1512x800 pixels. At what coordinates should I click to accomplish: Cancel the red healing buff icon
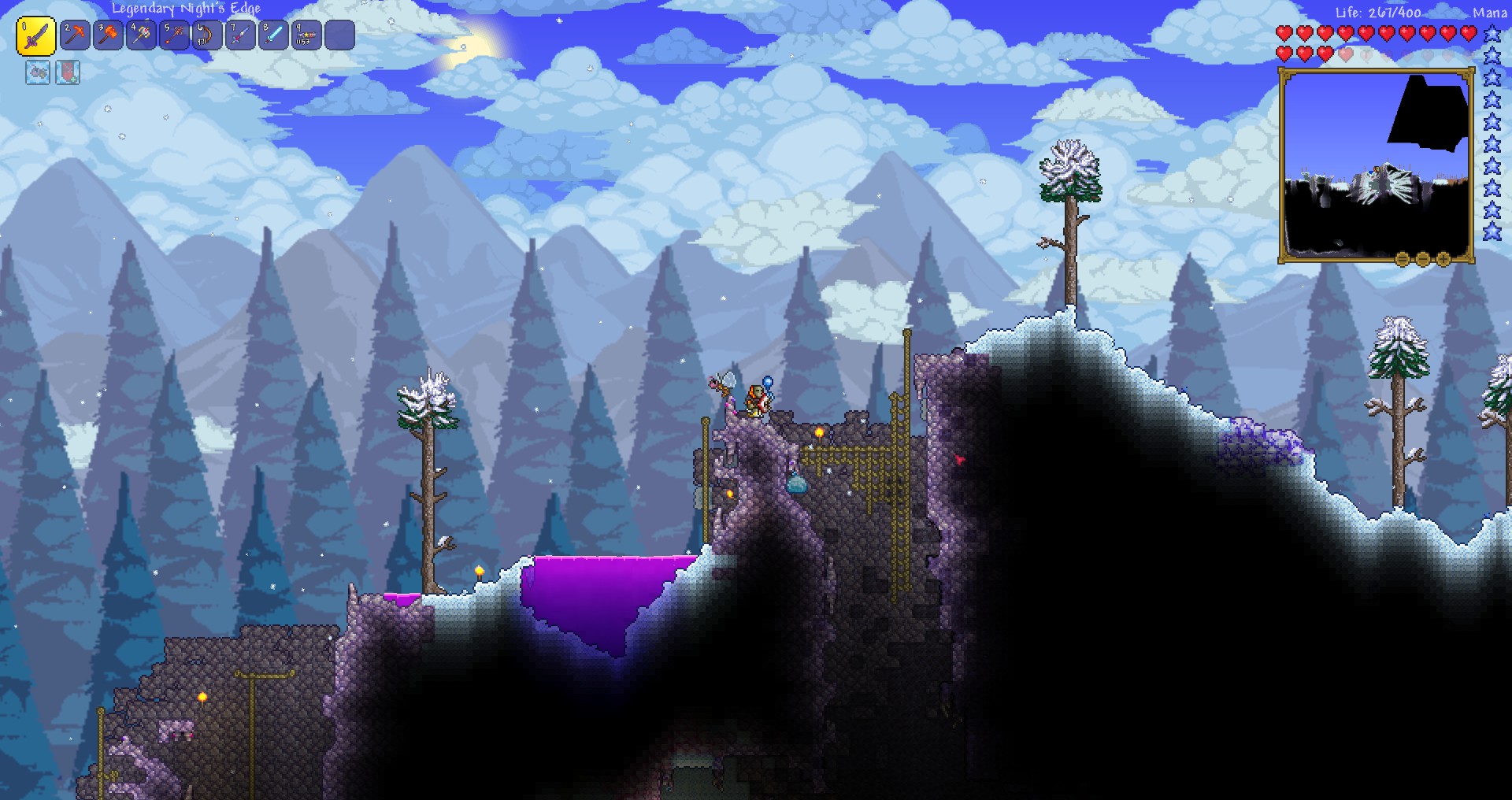click(69, 73)
